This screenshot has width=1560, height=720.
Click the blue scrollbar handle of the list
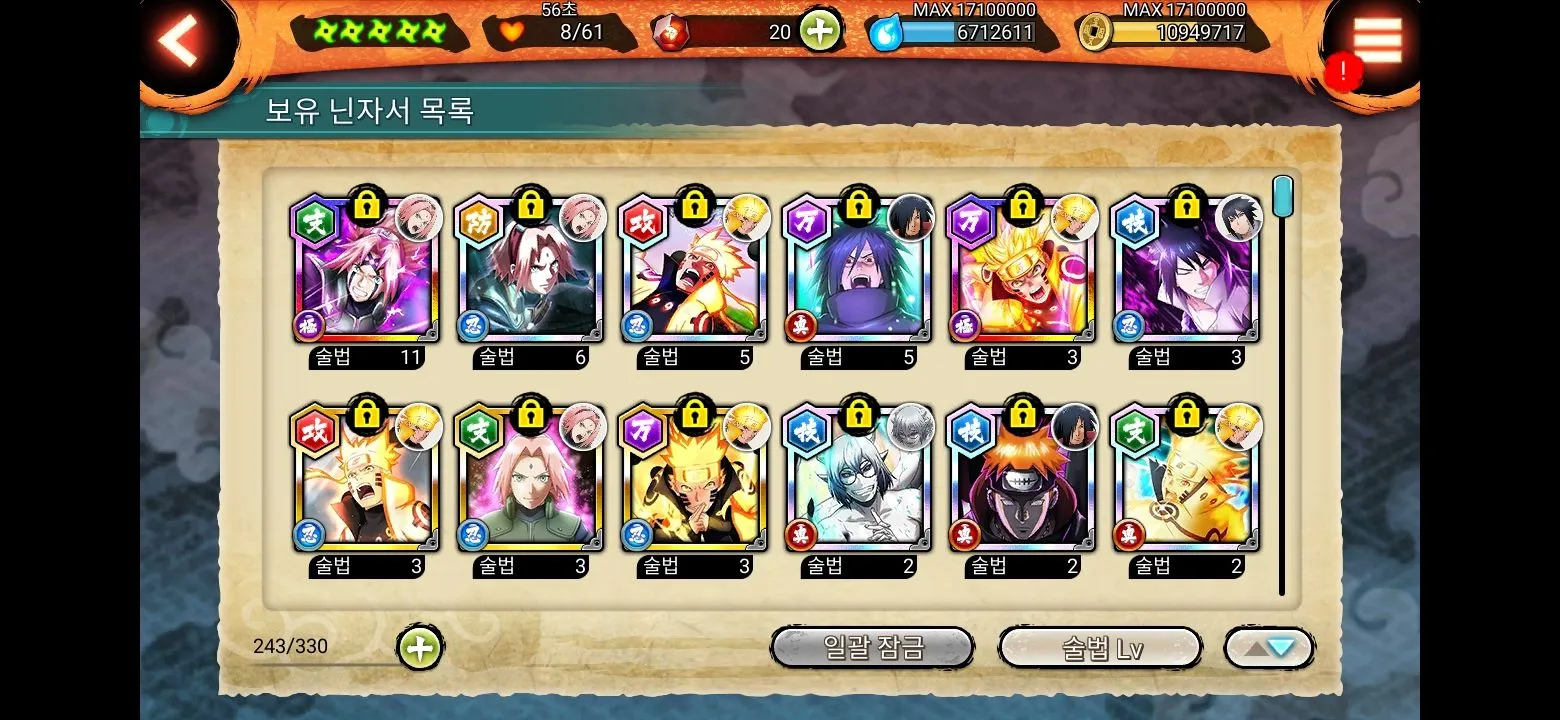[x=1282, y=195]
